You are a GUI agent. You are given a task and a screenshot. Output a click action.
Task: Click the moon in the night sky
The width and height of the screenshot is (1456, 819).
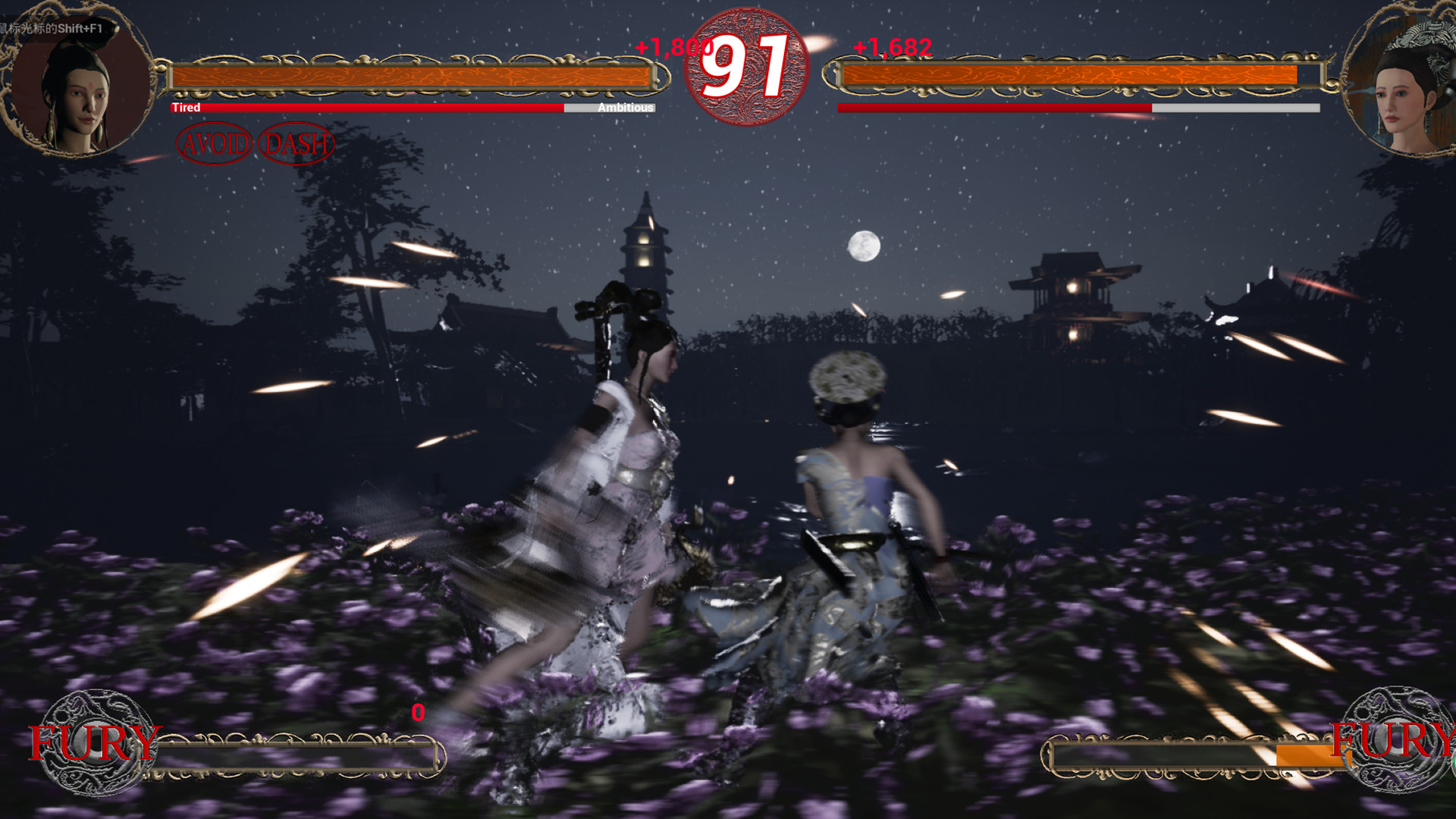(x=864, y=245)
